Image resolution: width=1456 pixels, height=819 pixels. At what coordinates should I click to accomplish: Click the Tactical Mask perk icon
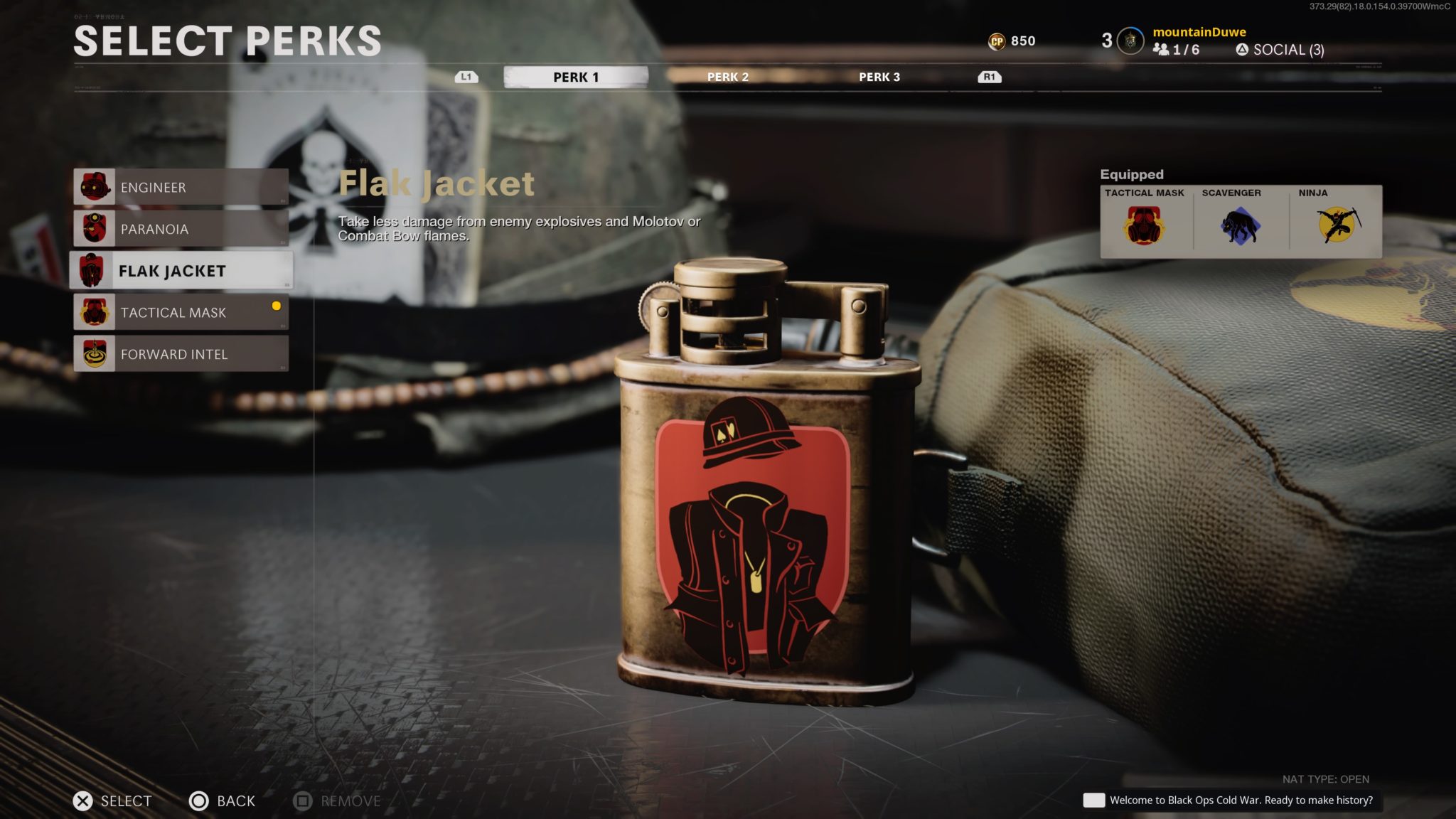click(x=97, y=312)
